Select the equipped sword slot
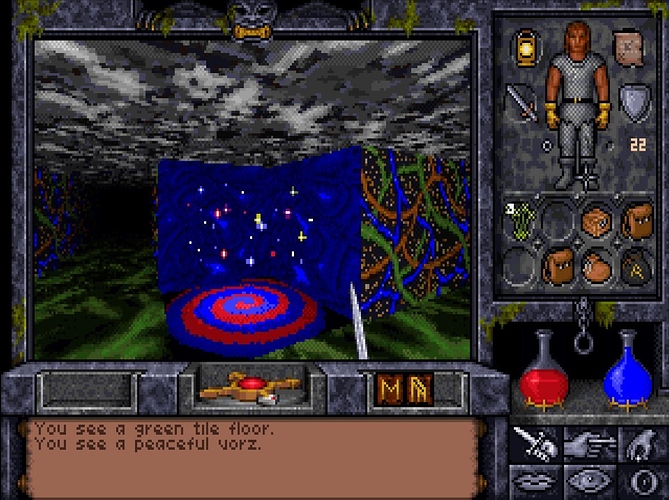The height and width of the screenshot is (500, 669). point(522,101)
